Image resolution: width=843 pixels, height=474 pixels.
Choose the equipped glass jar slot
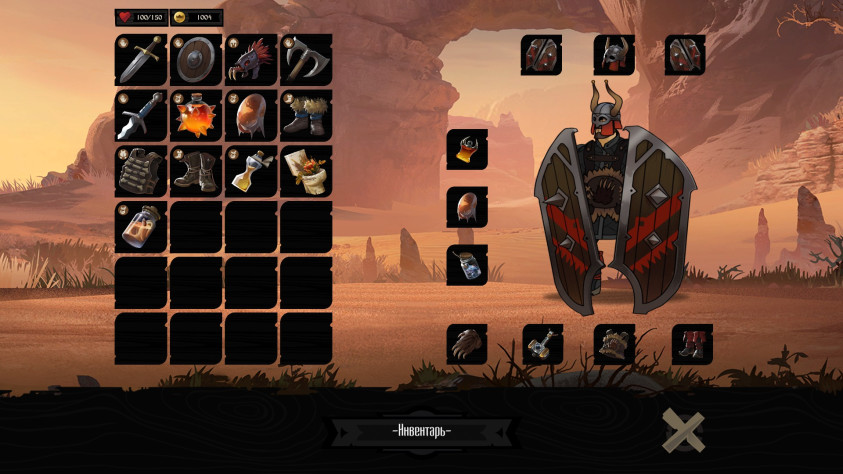pos(467,265)
